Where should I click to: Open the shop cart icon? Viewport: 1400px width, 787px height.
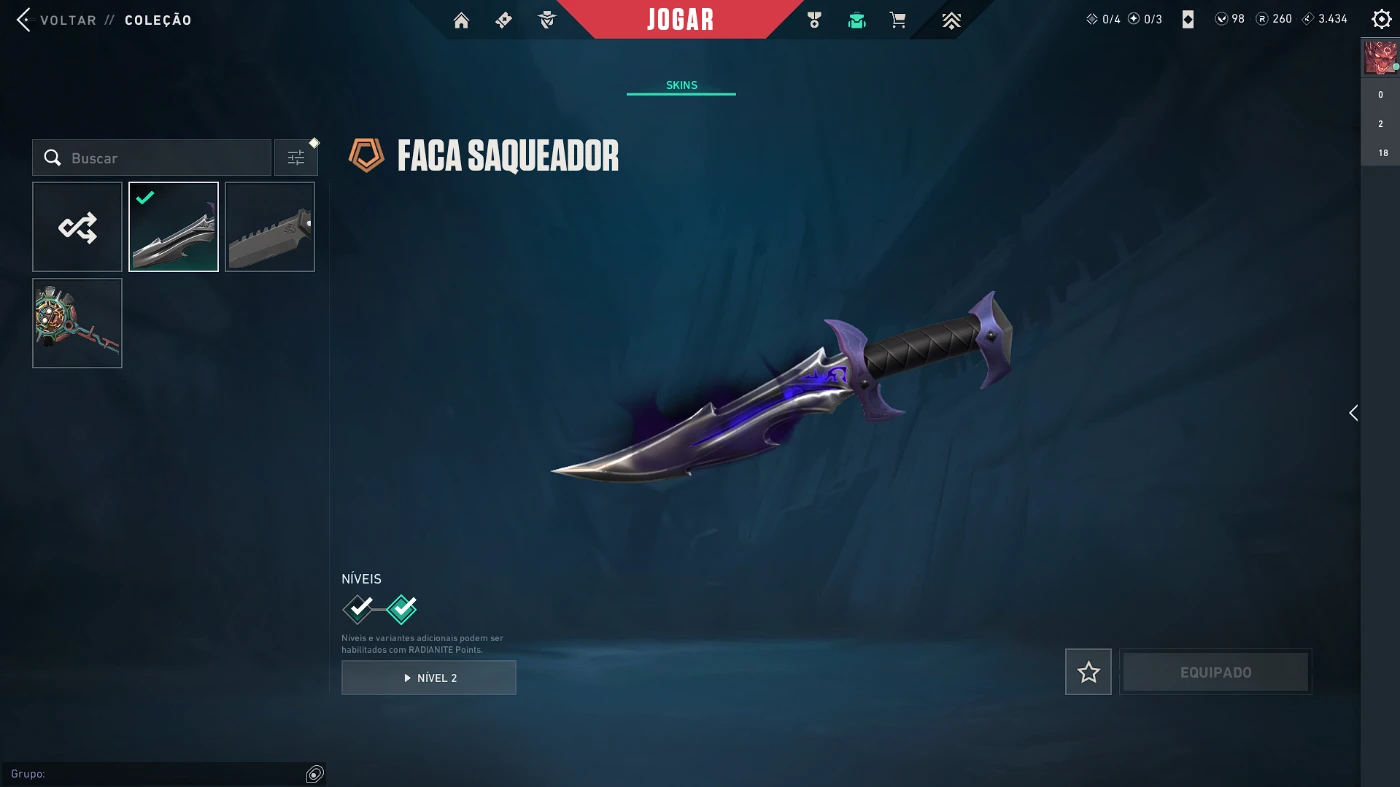(898, 20)
